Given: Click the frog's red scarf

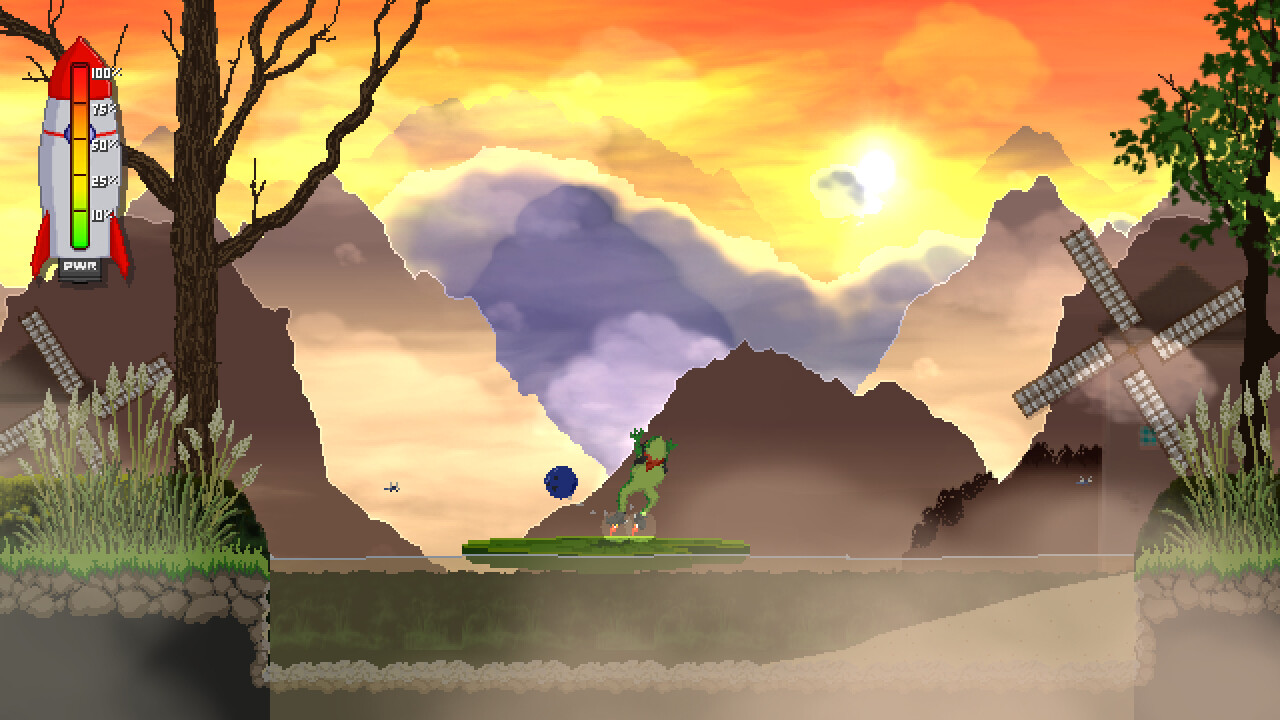Looking at the screenshot, I should (x=653, y=461).
